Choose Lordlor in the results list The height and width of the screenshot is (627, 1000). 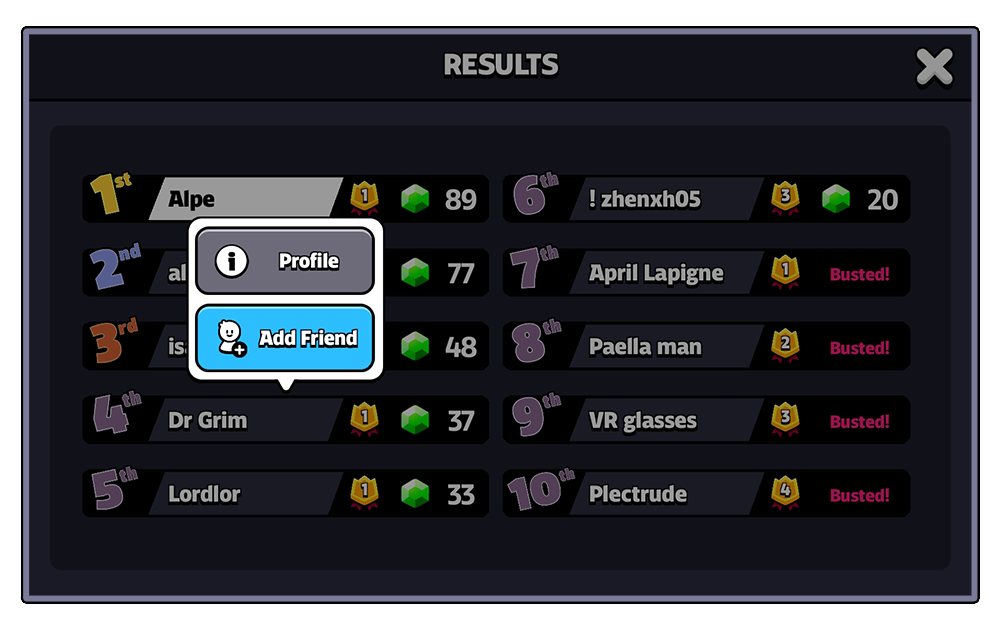point(245,494)
